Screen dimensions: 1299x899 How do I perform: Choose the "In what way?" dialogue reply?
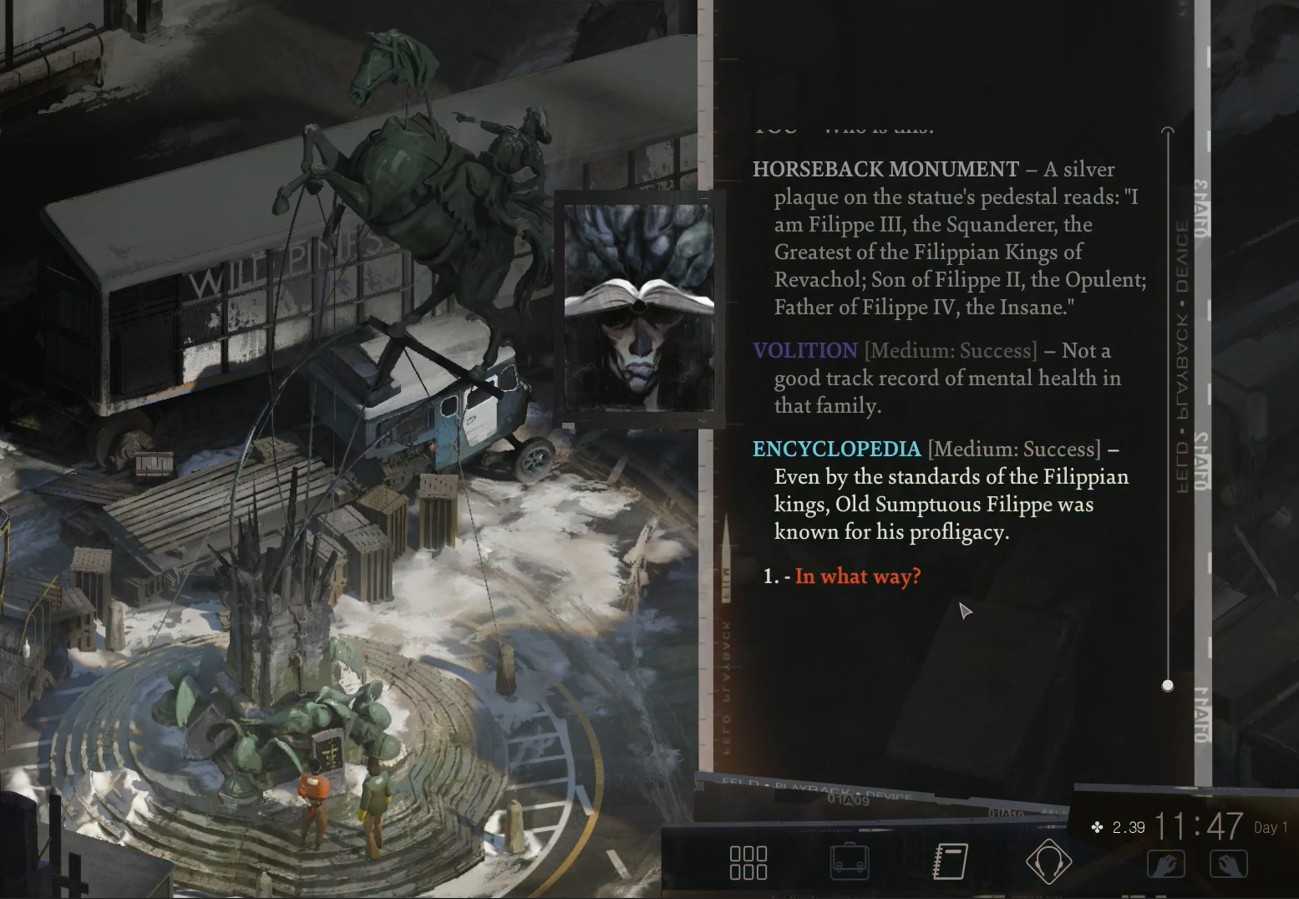click(857, 577)
